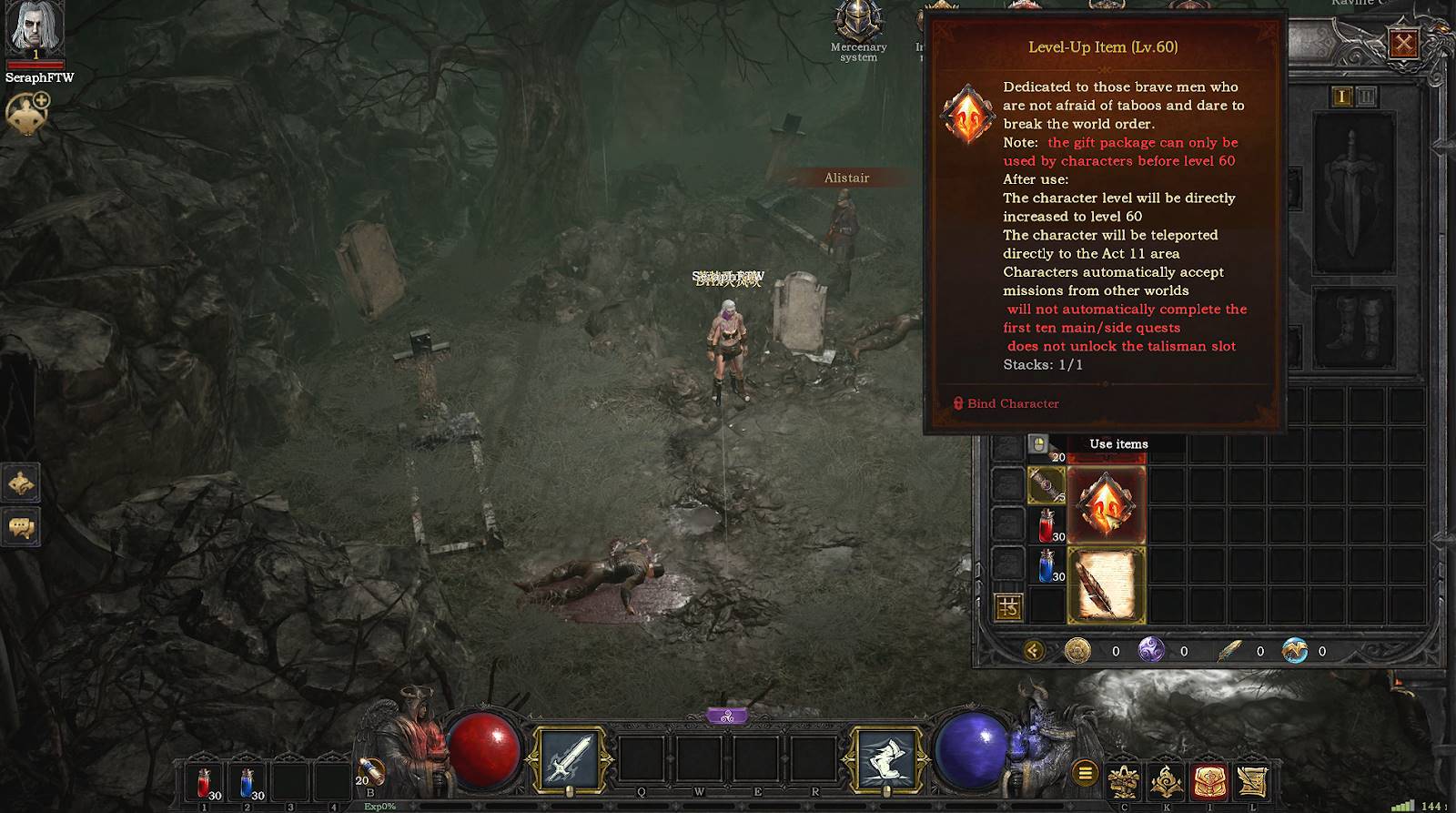The height and width of the screenshot is (813, 1456).
Task: Open the add party member icon
Action: [27, 115]
